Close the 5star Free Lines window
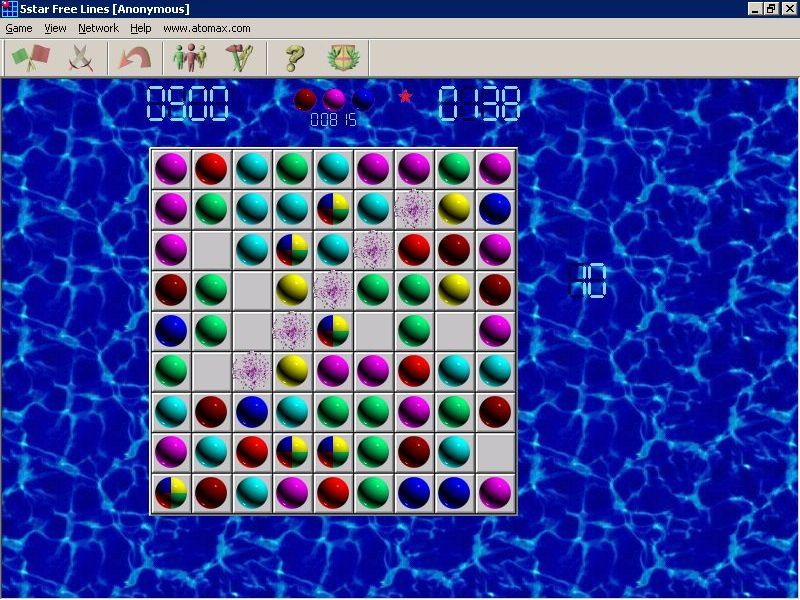 (x=789, y=8)
